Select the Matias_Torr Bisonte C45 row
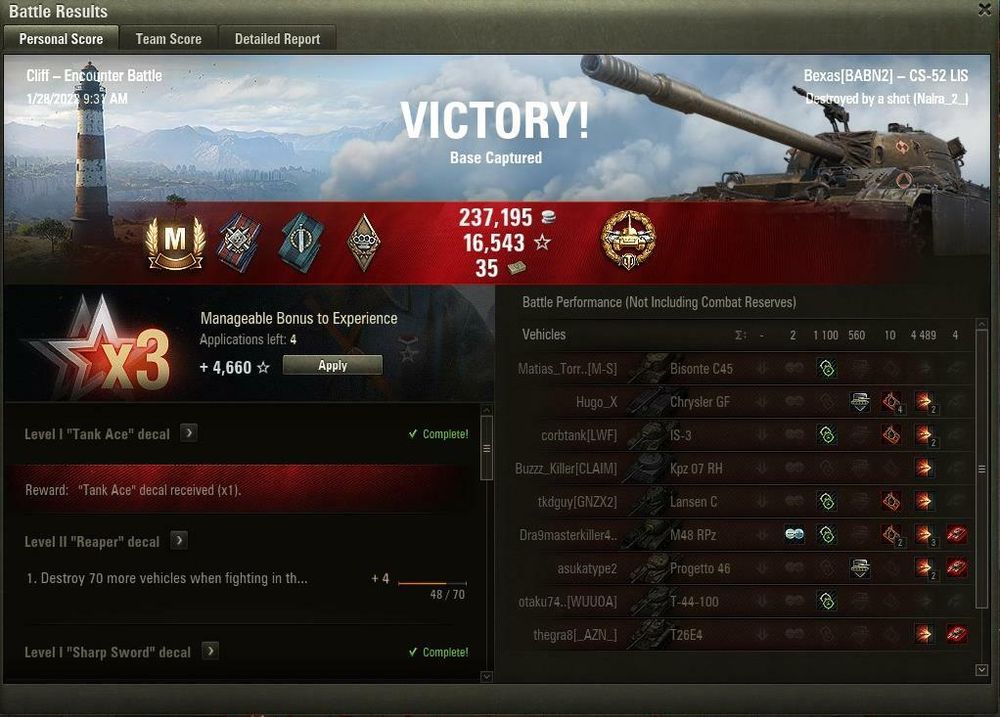Screen dimensions: 1000x717 click(x=700, y=369)
